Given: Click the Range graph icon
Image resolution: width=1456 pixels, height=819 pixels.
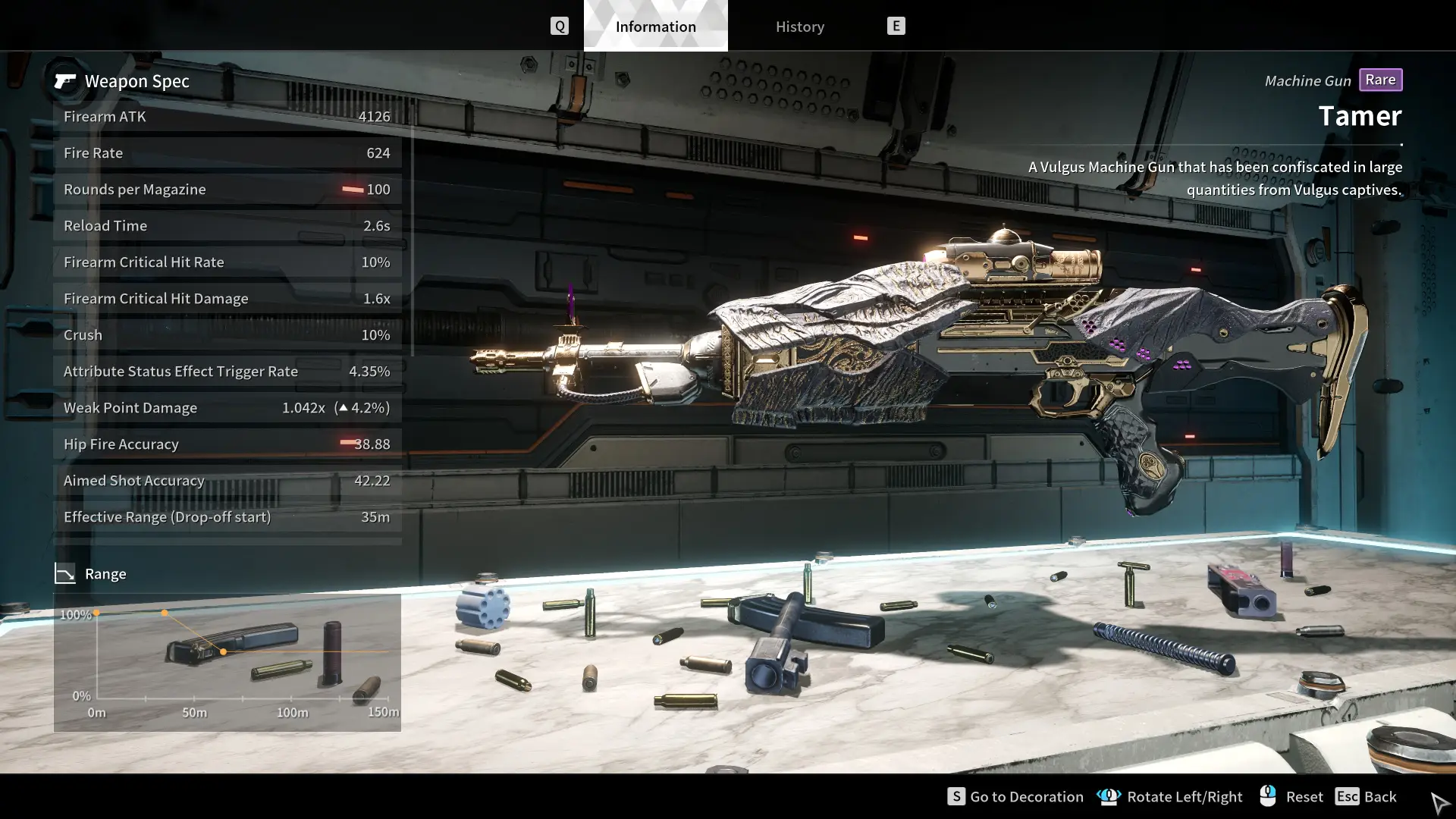Looking at the screenshot, I should (x=67, y=573).
